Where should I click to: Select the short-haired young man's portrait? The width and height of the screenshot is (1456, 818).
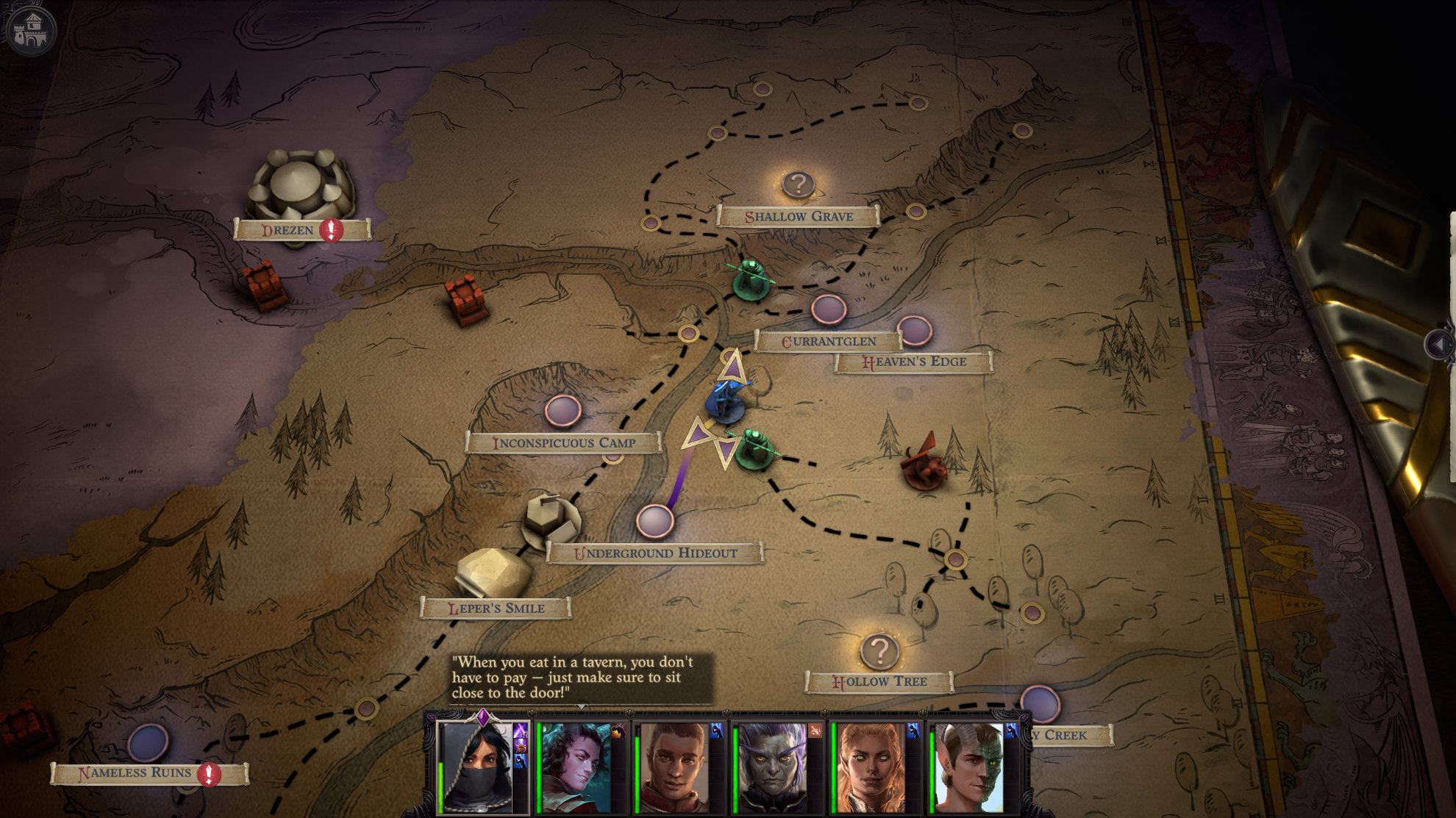pos(674,767)
